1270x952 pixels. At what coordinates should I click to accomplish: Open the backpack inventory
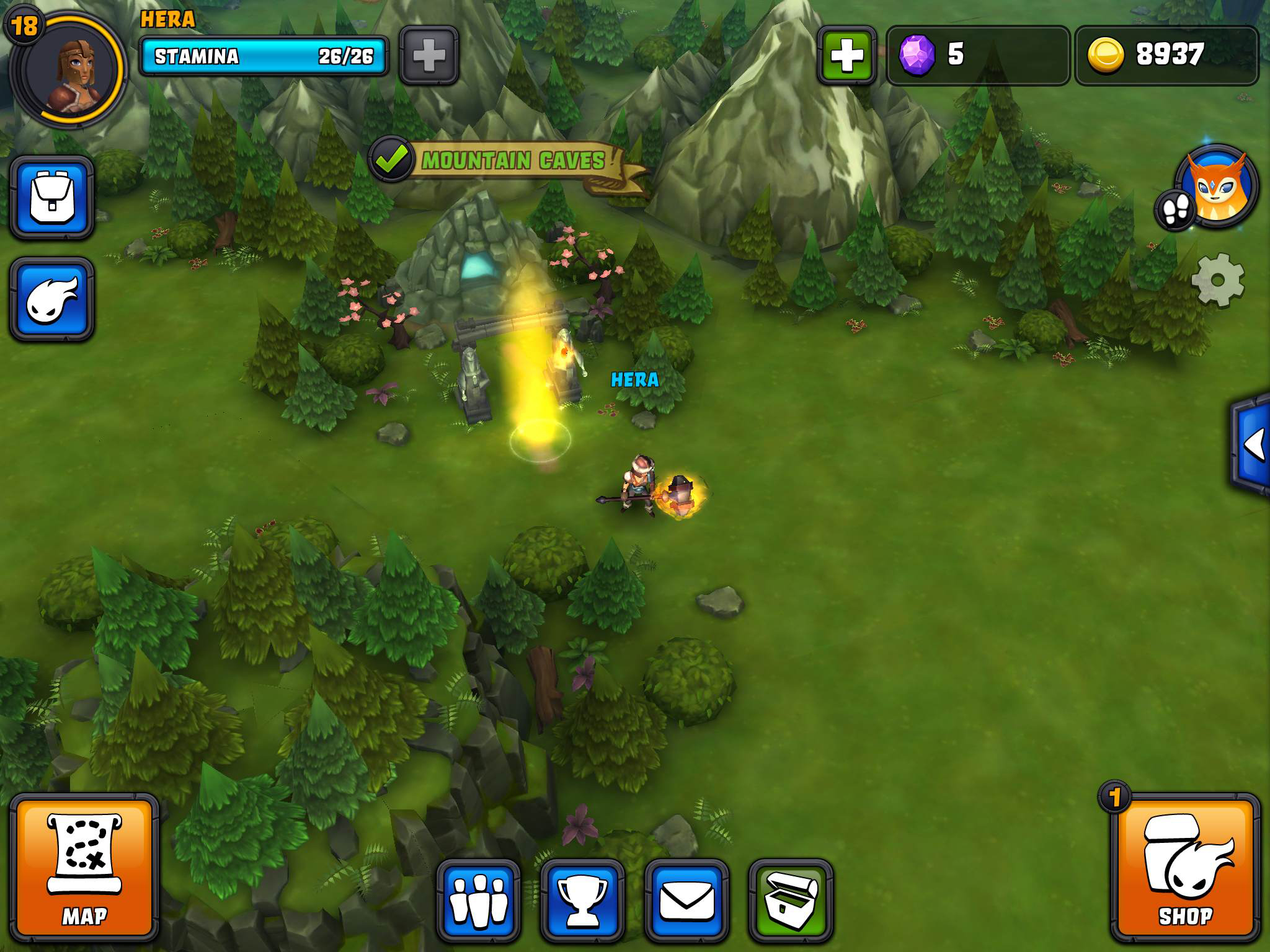tap(52, 198)
